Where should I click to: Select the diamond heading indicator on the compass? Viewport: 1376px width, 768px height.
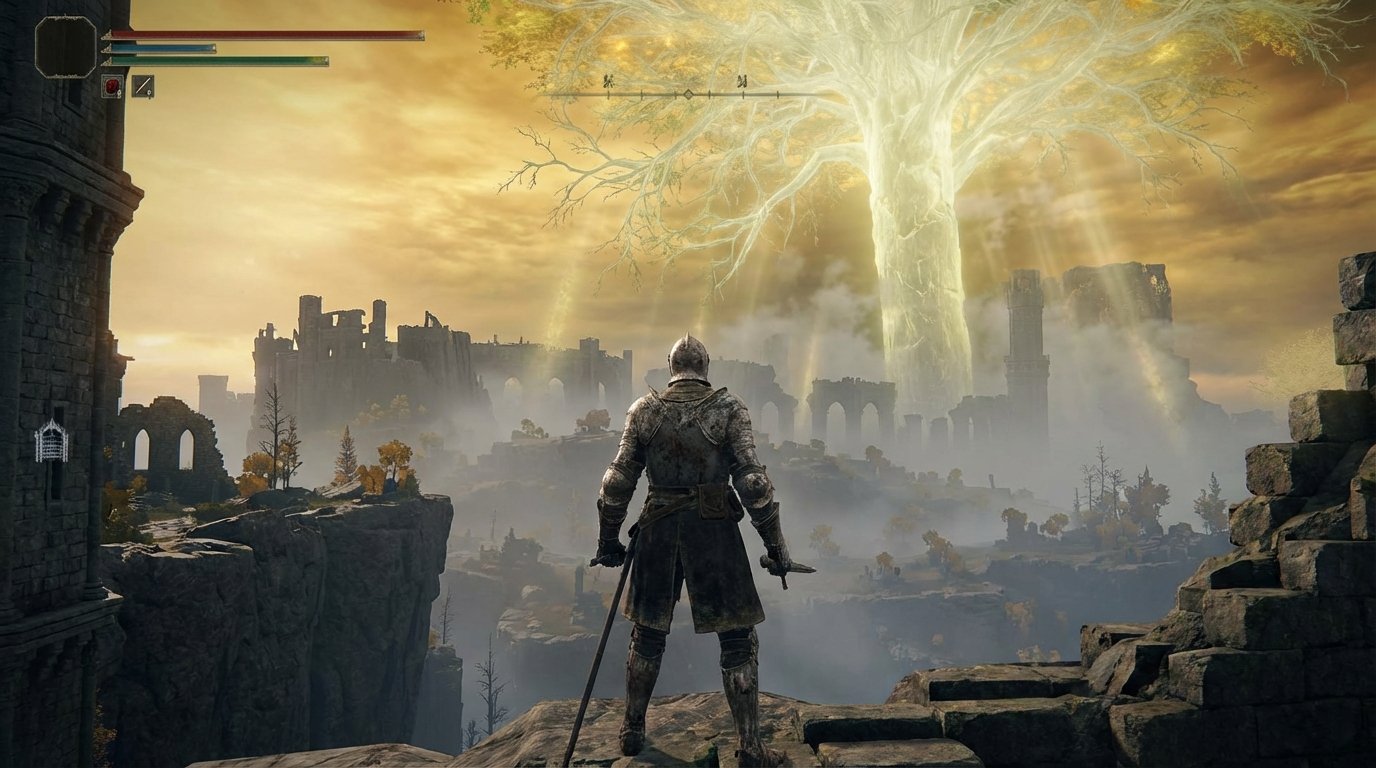tap(690, 94)
